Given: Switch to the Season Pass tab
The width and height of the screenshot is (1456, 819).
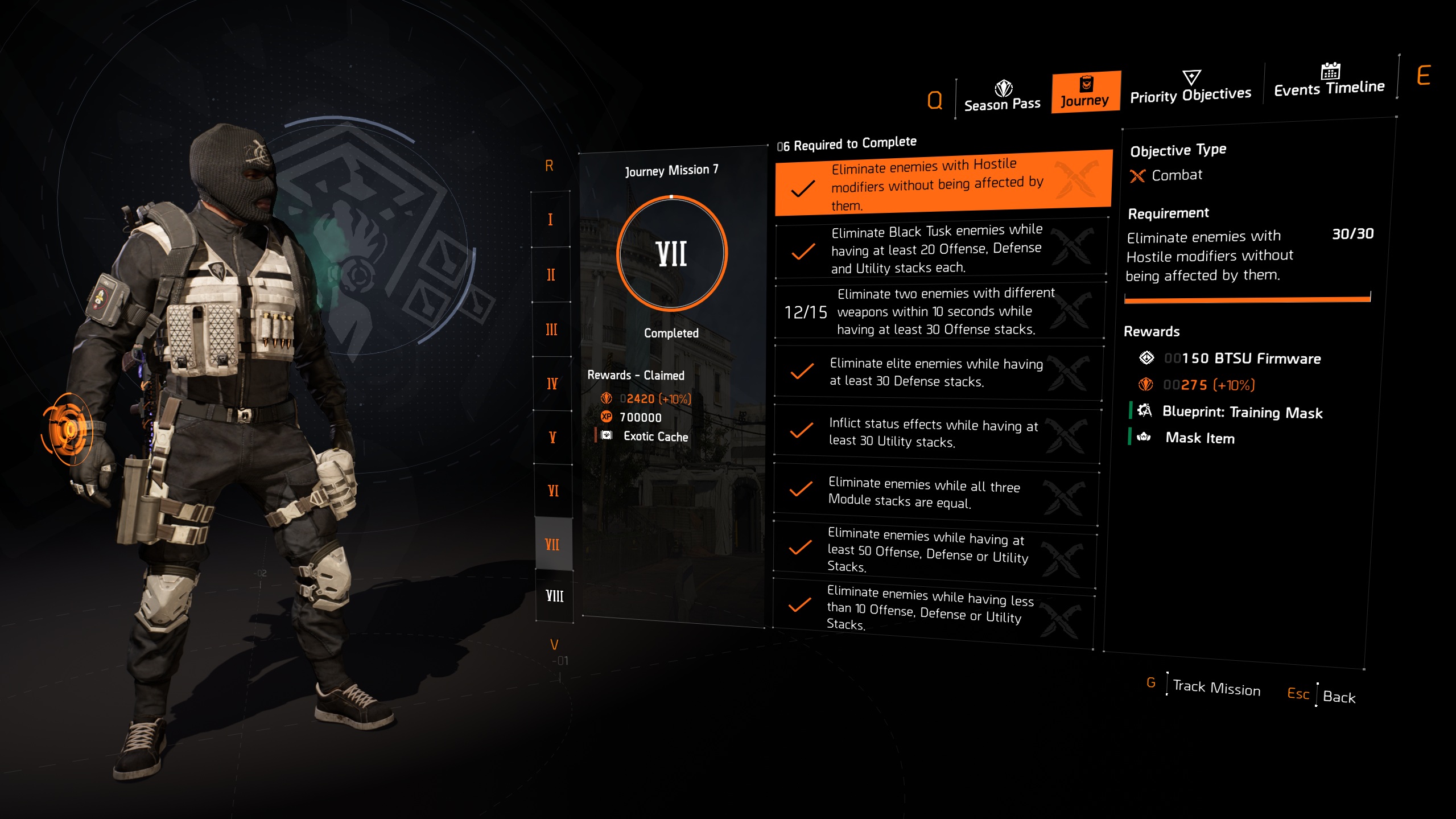Looking at the screenshot, I should point(1003,104).
